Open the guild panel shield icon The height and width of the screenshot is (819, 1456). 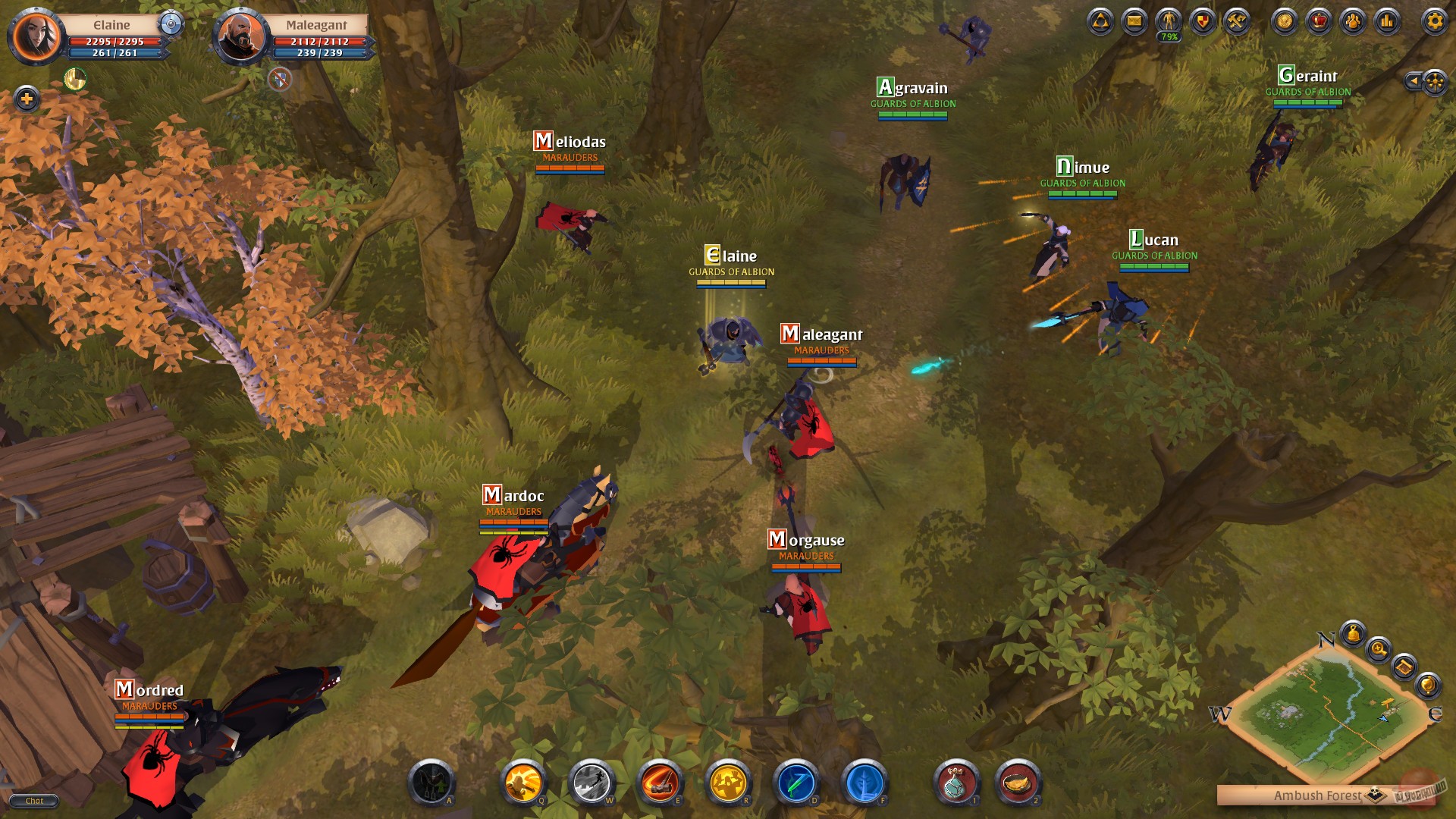point(1202,22)
